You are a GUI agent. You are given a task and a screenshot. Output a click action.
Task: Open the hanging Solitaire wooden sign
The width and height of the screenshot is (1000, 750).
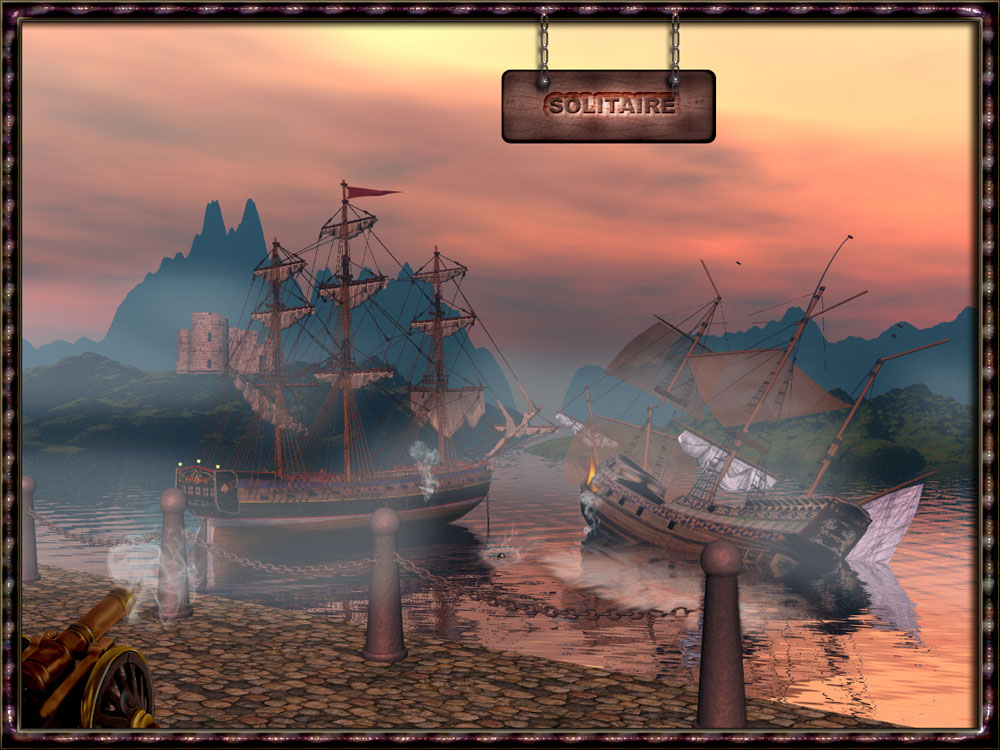point(608,105)
